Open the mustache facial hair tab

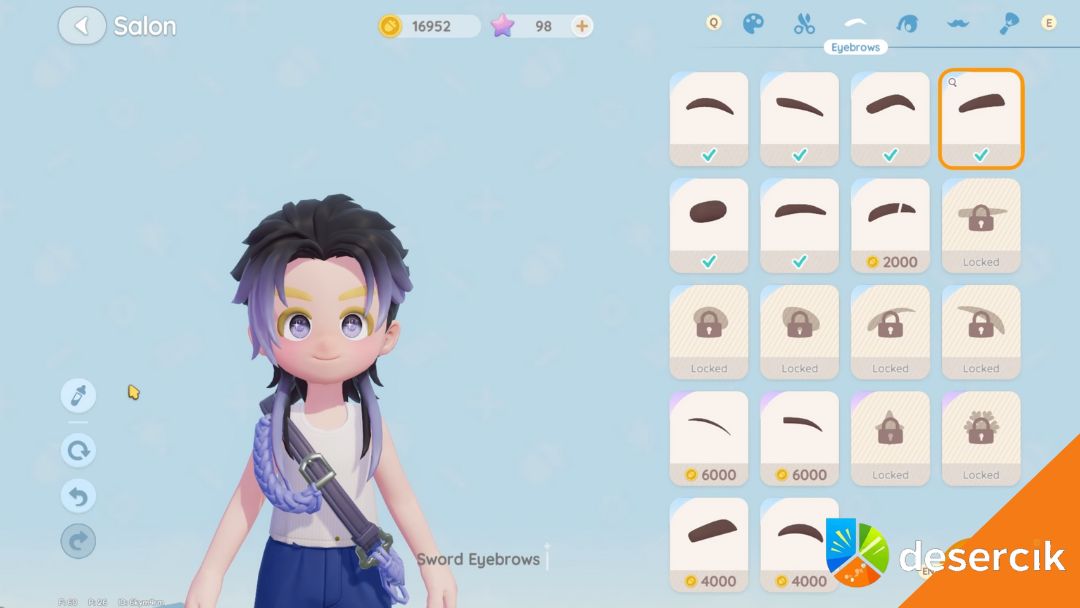(958, 23)
